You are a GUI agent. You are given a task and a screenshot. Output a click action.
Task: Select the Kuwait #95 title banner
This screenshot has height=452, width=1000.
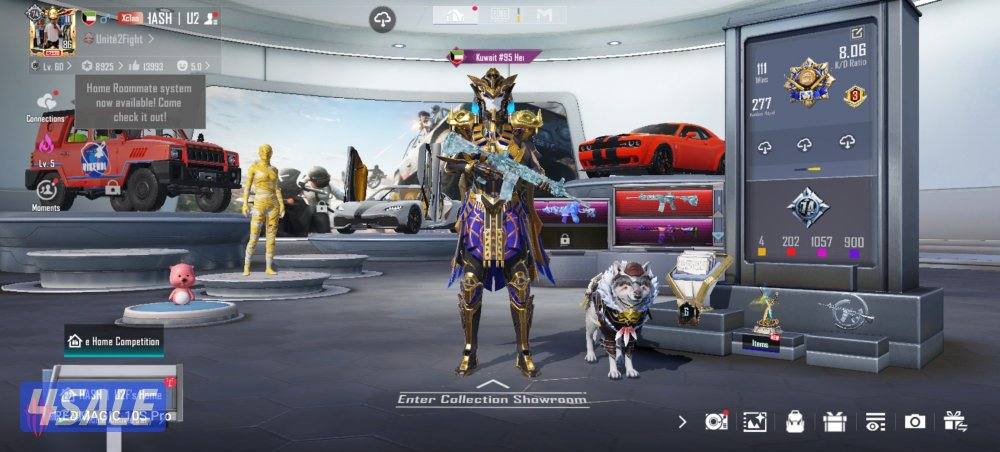tap(496, 57)
